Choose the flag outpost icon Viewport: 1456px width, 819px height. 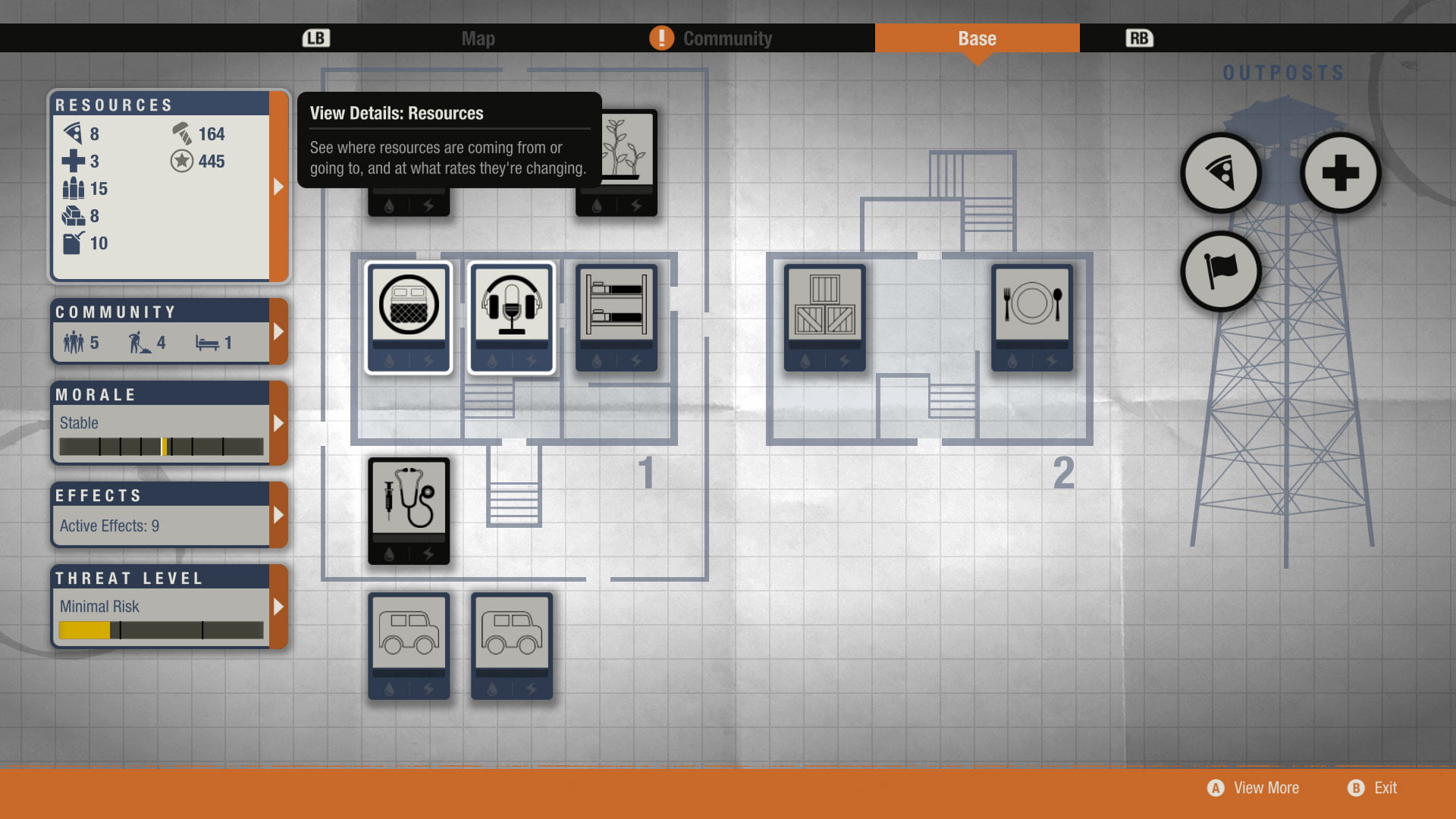point(1221,271)
